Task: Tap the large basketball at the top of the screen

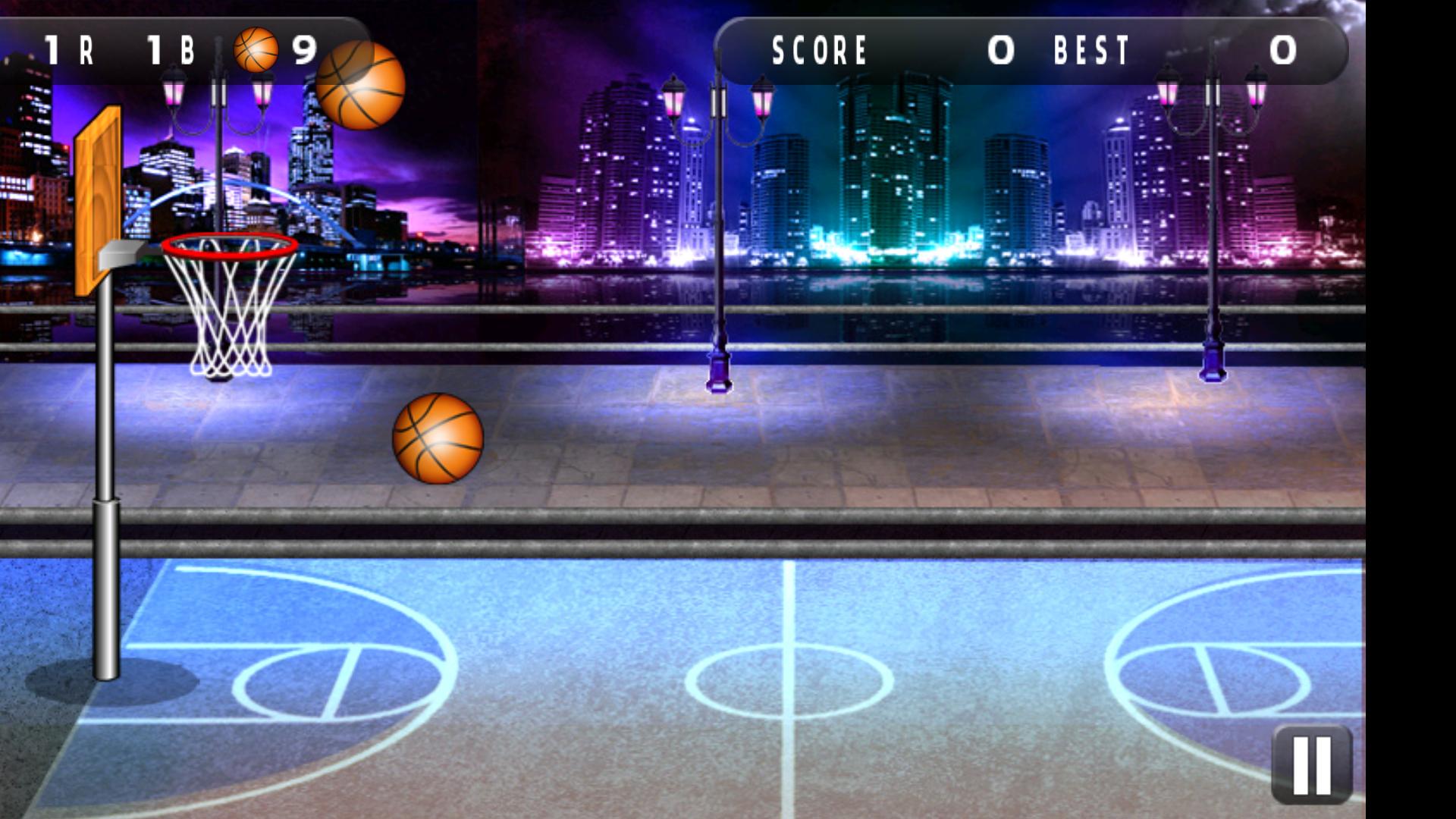Action: [361, 85]
